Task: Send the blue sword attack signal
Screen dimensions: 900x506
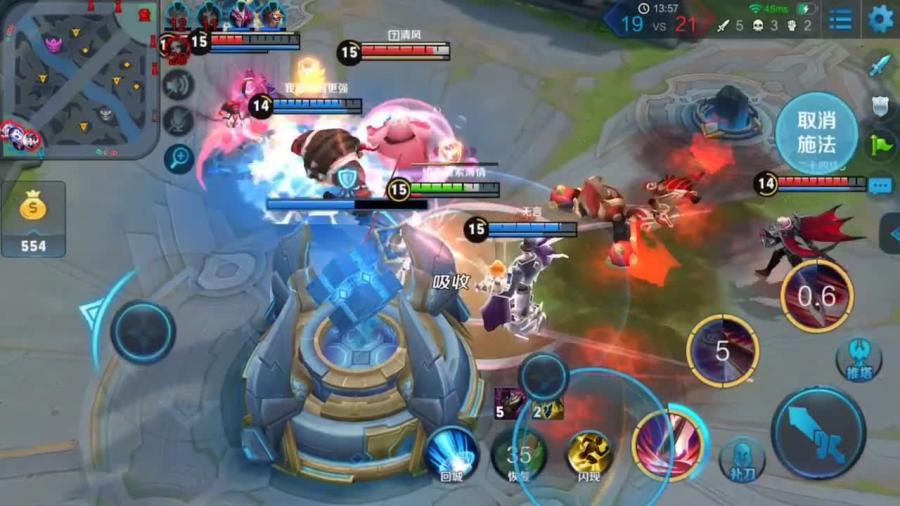Action: pos(880,66)
